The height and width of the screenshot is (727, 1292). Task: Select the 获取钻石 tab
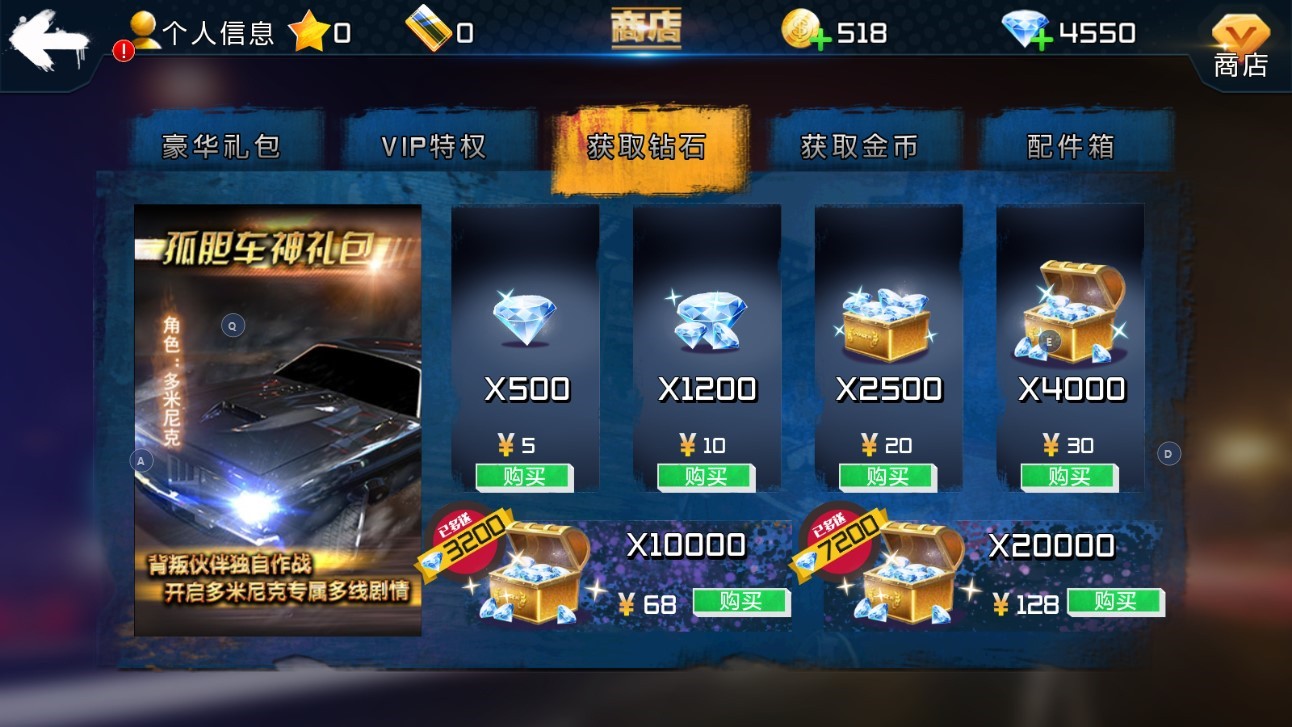point(646,147)
